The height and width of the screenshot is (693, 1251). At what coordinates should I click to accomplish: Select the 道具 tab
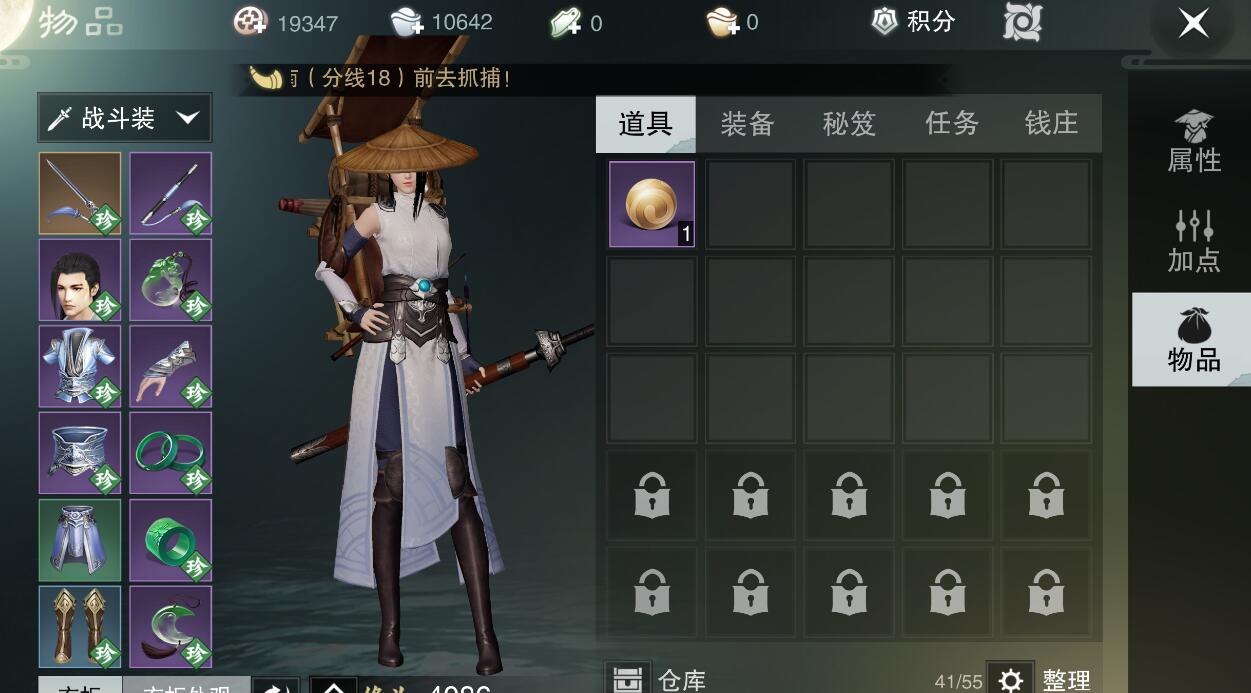(x=645, y=123)
